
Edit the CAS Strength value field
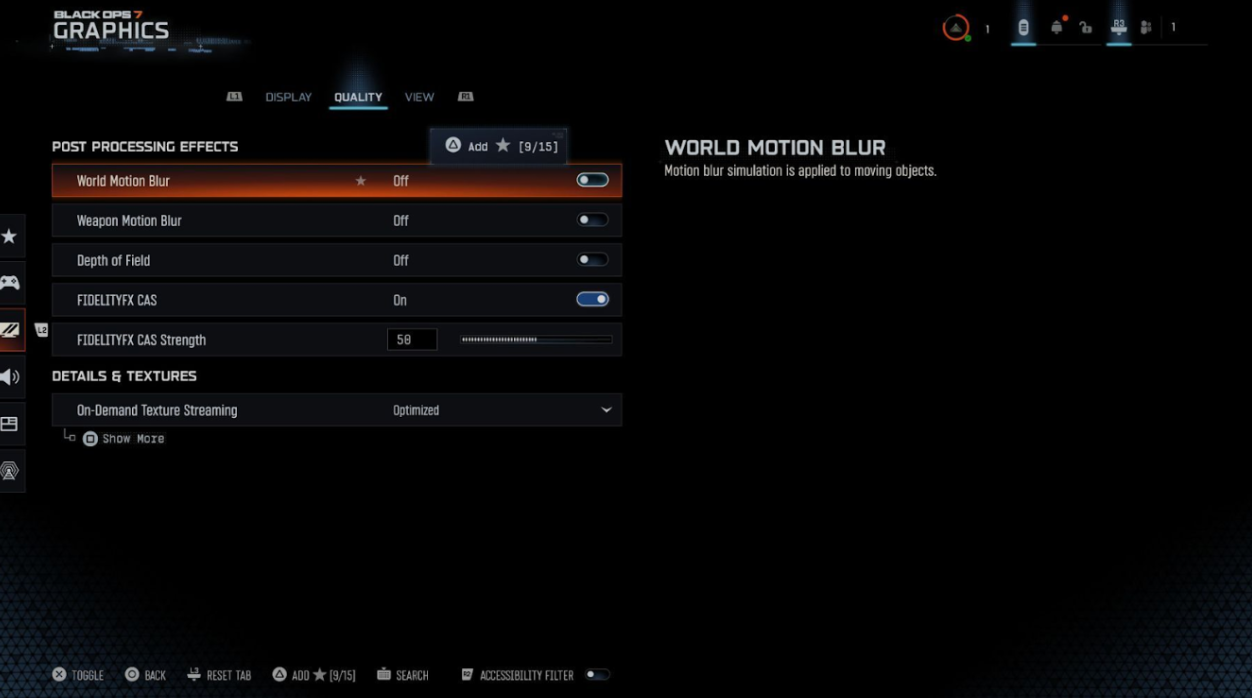412,340
